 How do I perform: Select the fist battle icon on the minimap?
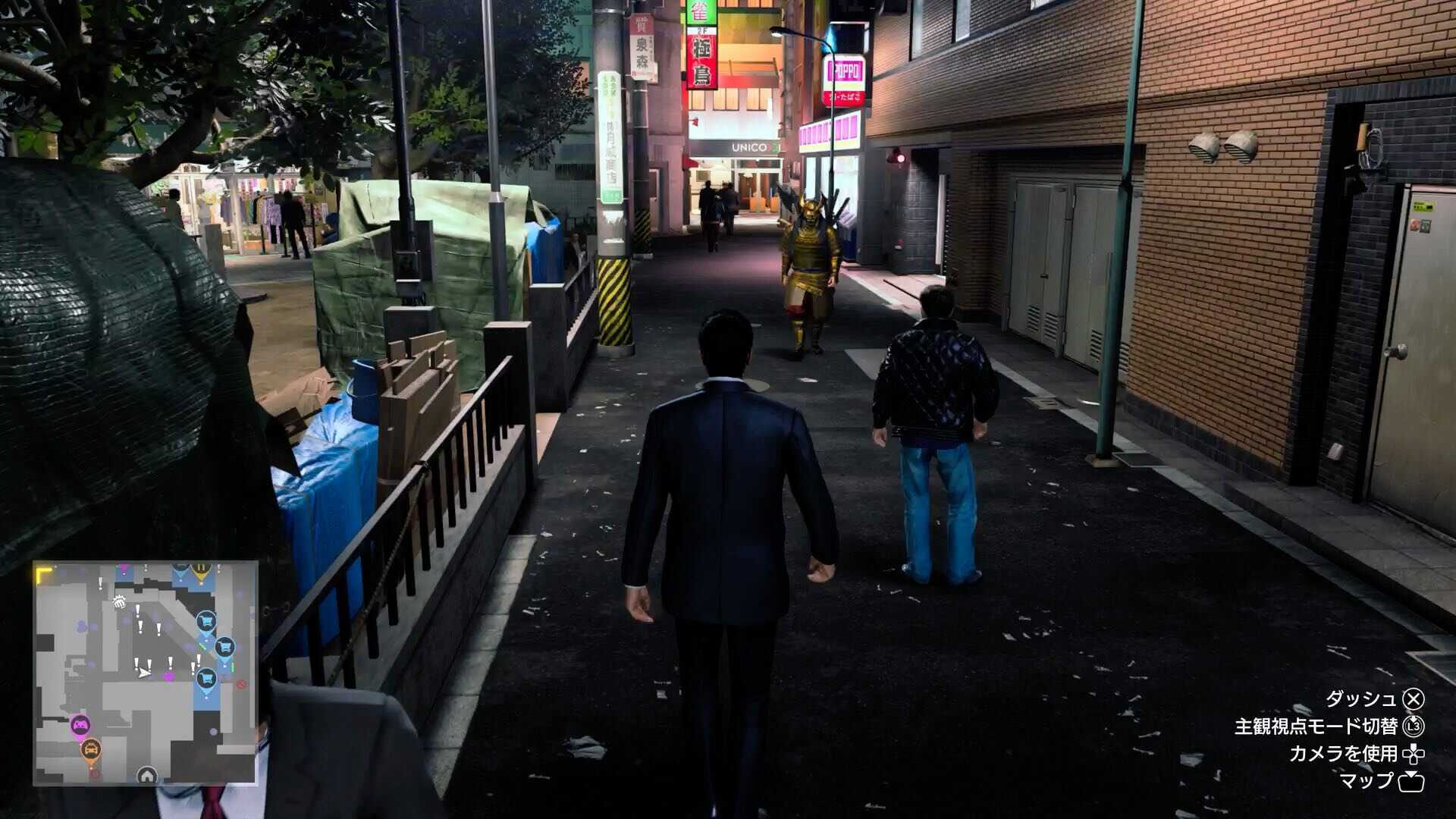click(120, 601)
